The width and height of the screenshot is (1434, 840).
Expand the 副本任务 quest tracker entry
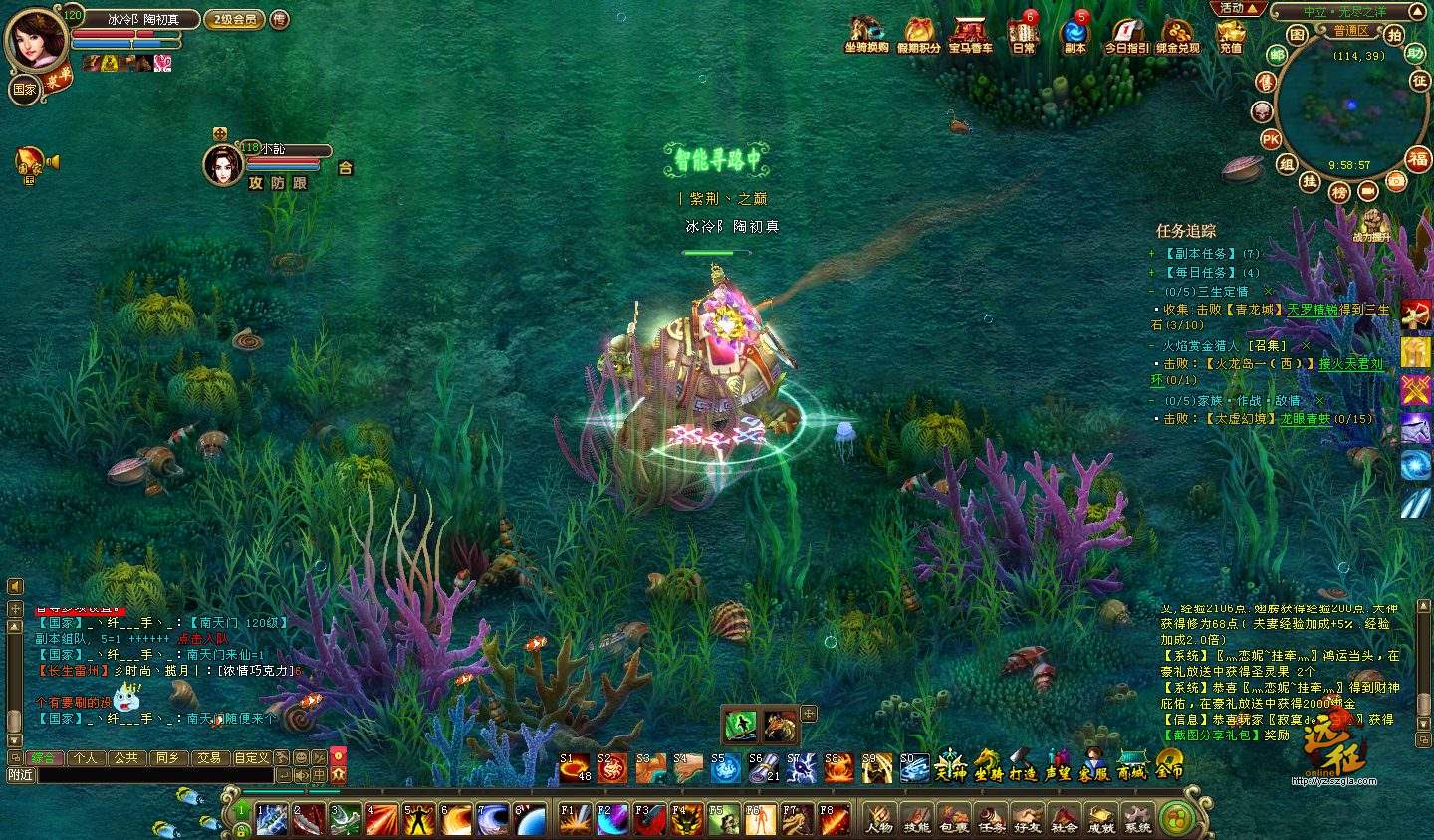pyautogui.click(x=1152, y=254)
